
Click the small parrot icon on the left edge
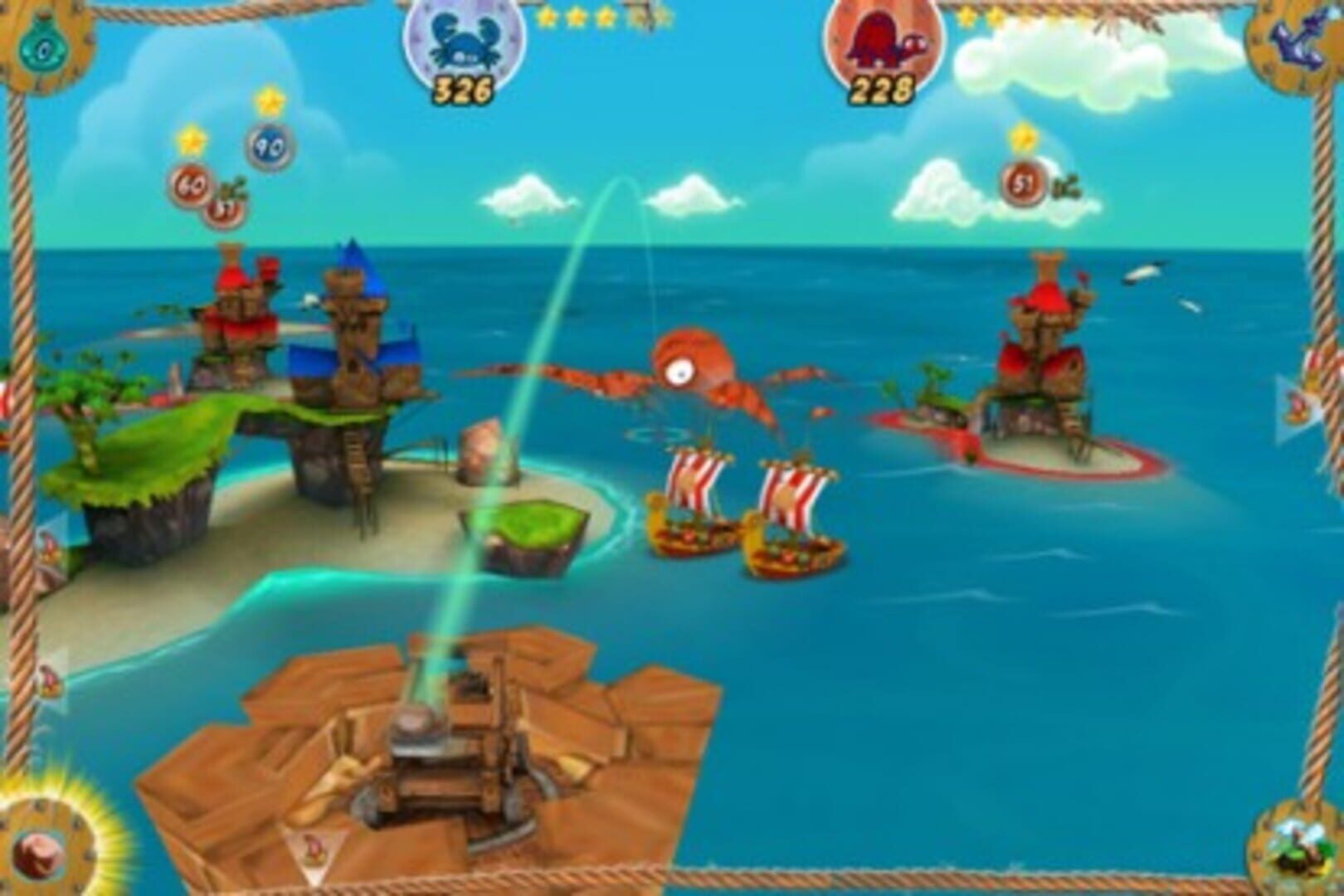coord(47,682)
